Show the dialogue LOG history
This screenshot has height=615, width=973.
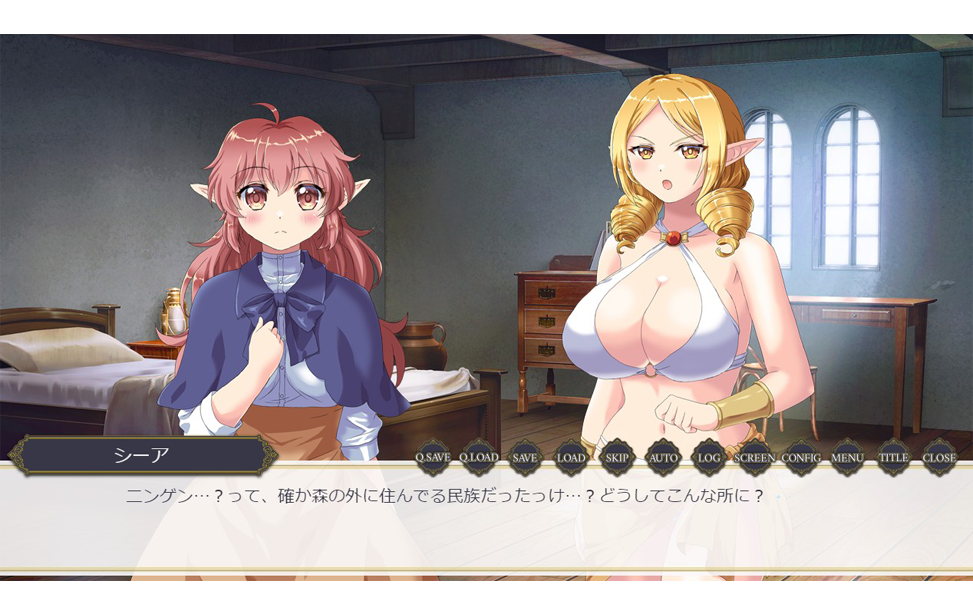[x=709, y=458]
